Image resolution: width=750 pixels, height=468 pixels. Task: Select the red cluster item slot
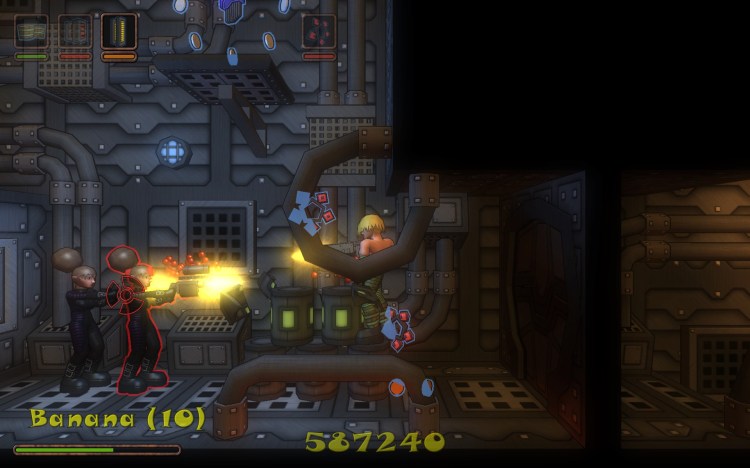click(x=319, y=31)
